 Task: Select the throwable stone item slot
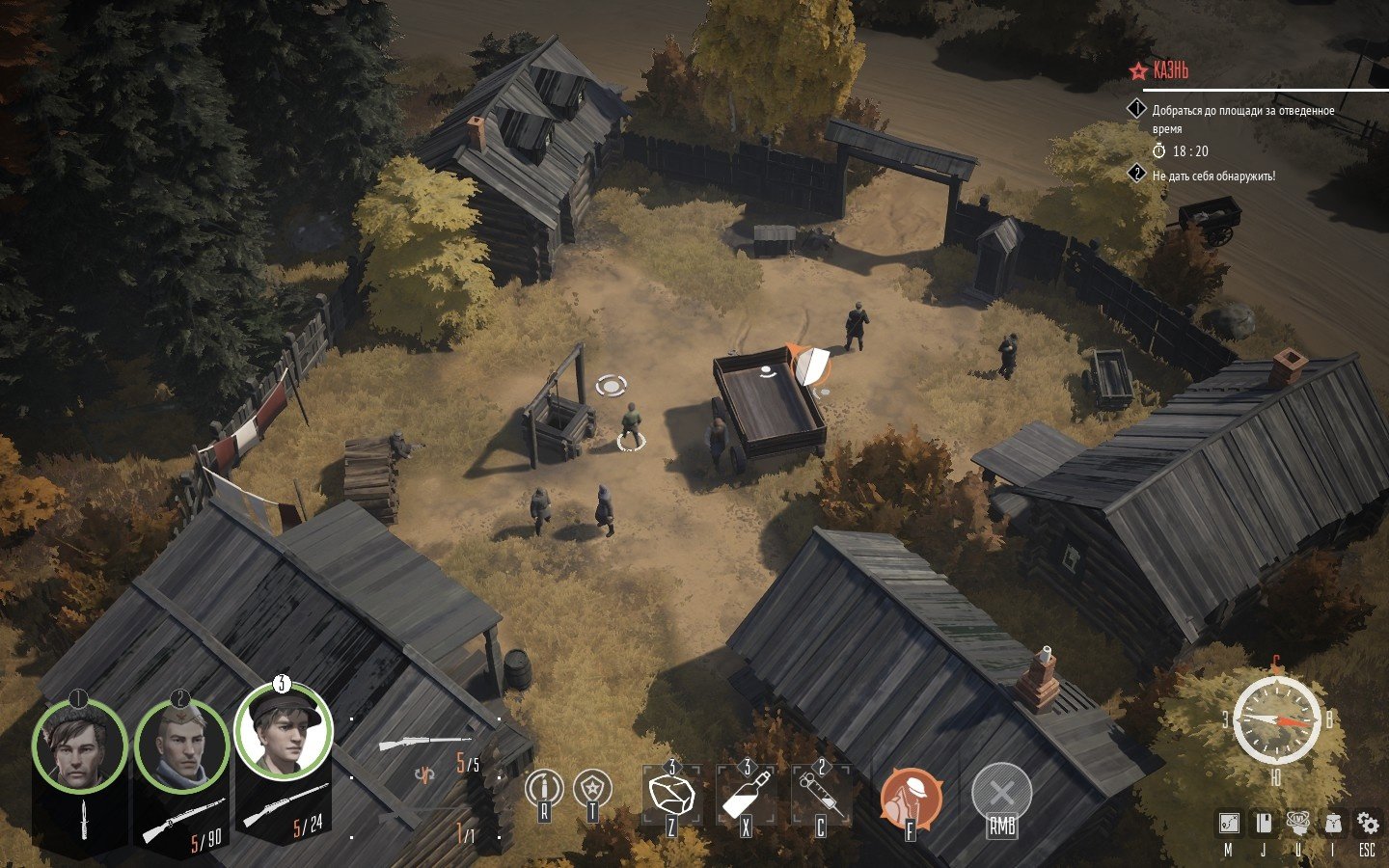(x=671, y=794)
